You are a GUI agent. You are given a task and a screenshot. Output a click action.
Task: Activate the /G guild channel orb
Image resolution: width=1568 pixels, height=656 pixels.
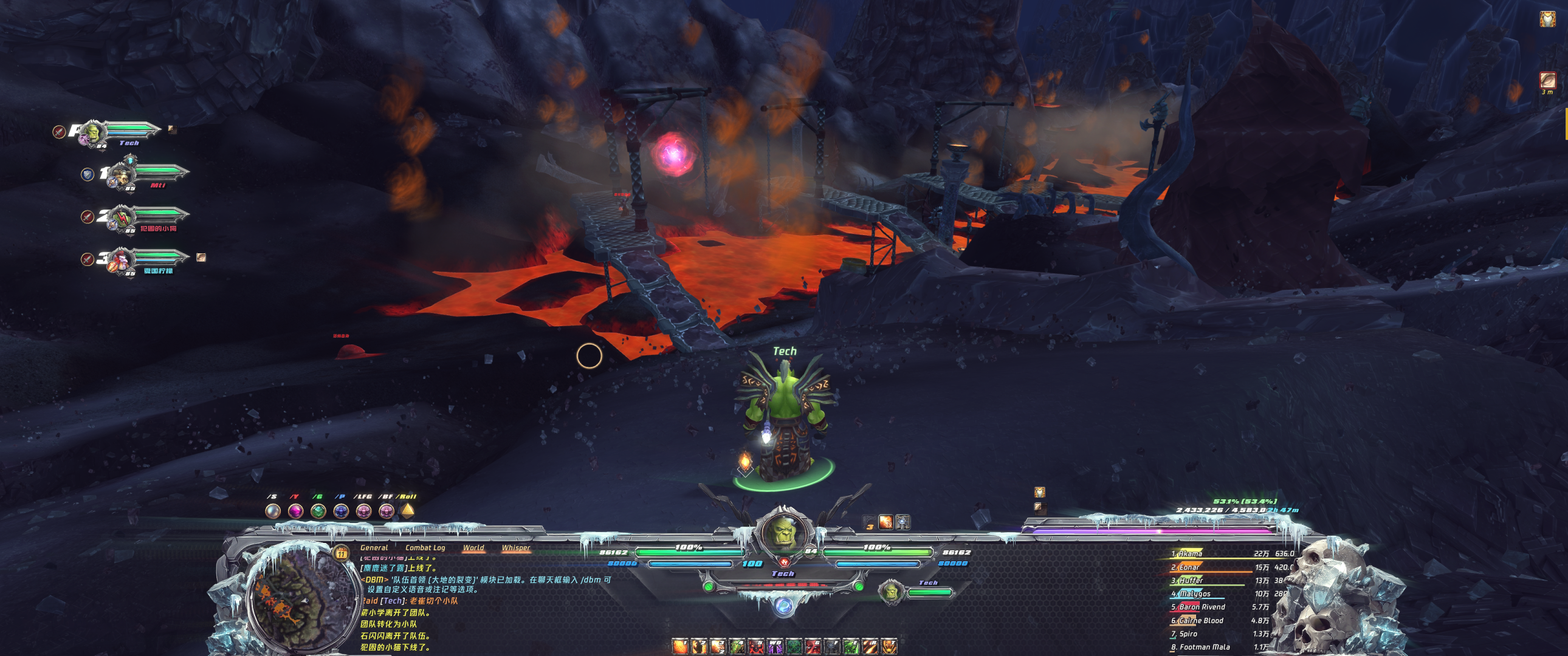318,511
